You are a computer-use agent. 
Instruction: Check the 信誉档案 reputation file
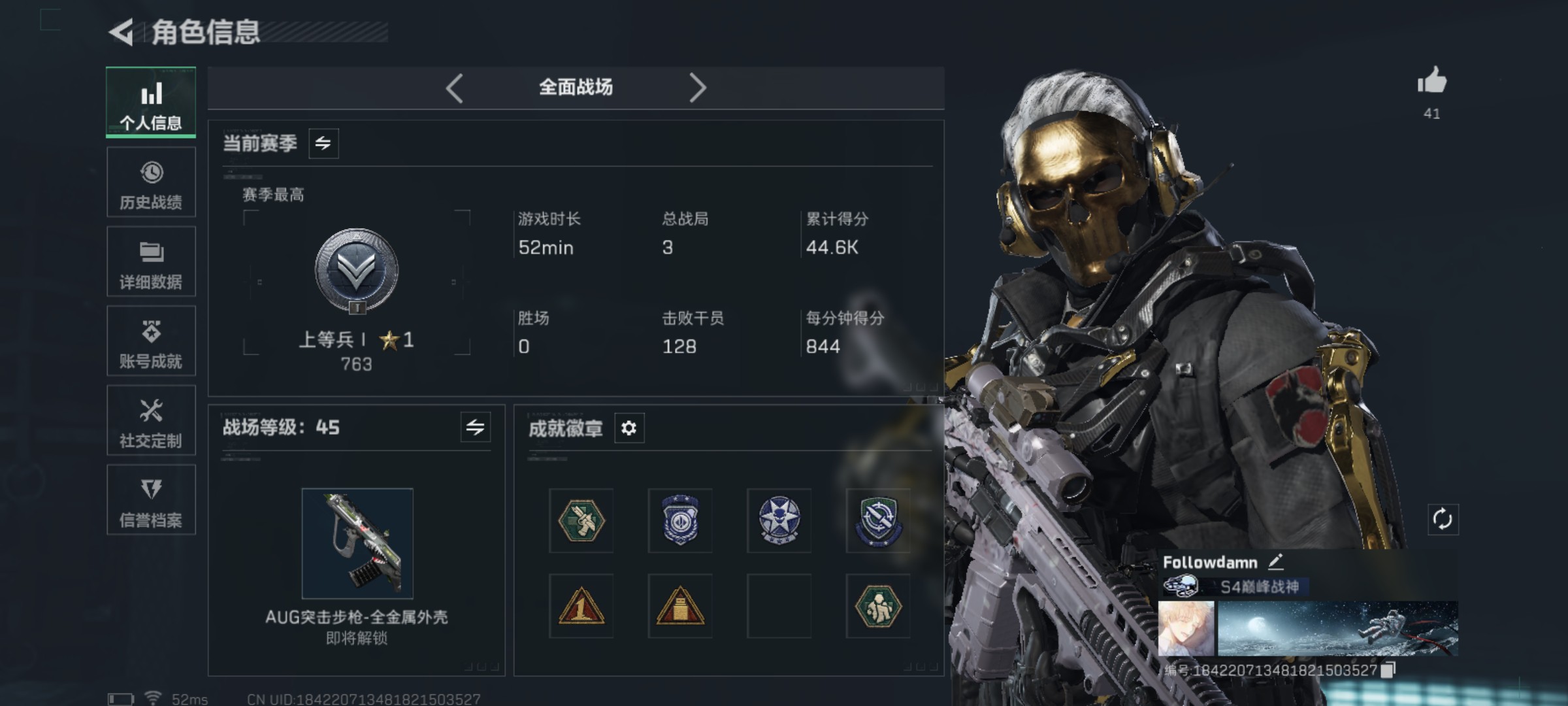151,500
